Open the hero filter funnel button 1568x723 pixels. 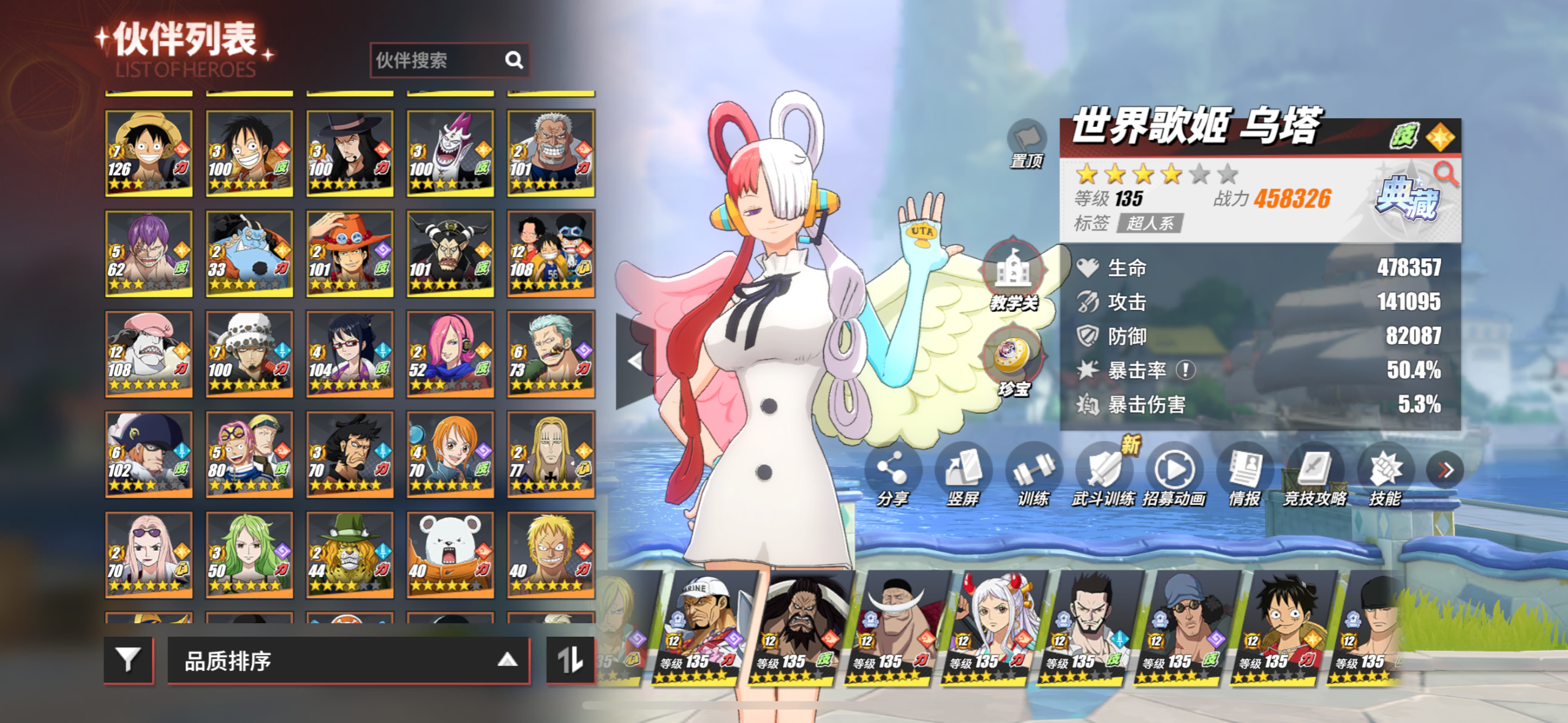click(x=128, y=660)
